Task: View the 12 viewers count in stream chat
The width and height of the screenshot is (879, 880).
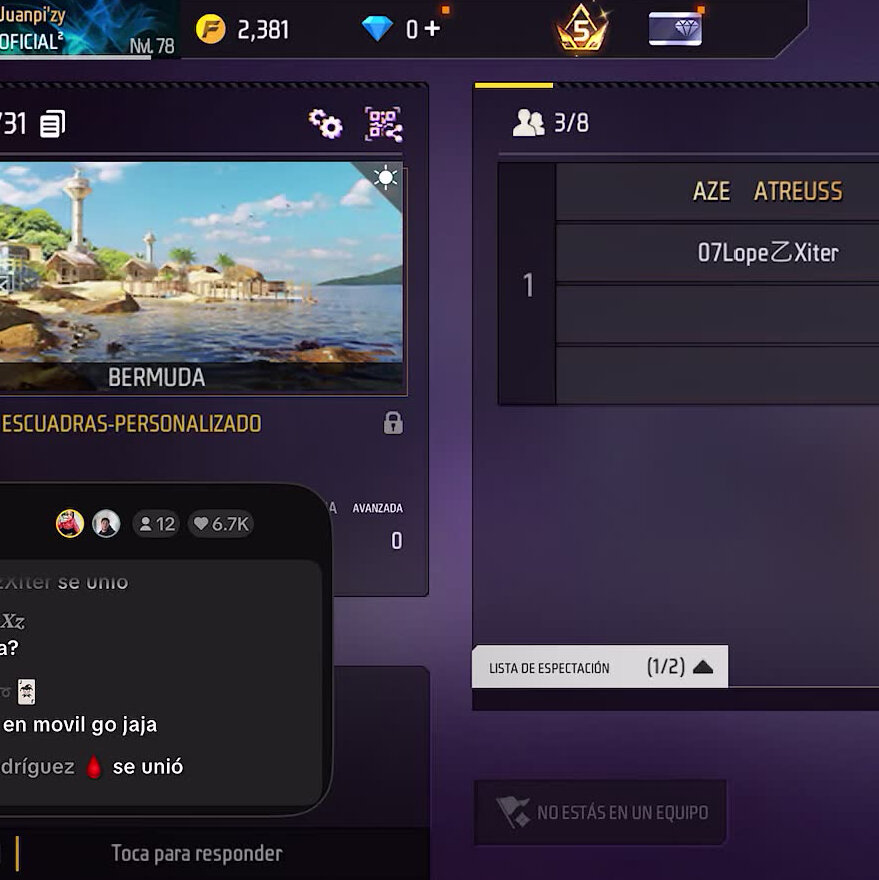Action: pos(156,524)
